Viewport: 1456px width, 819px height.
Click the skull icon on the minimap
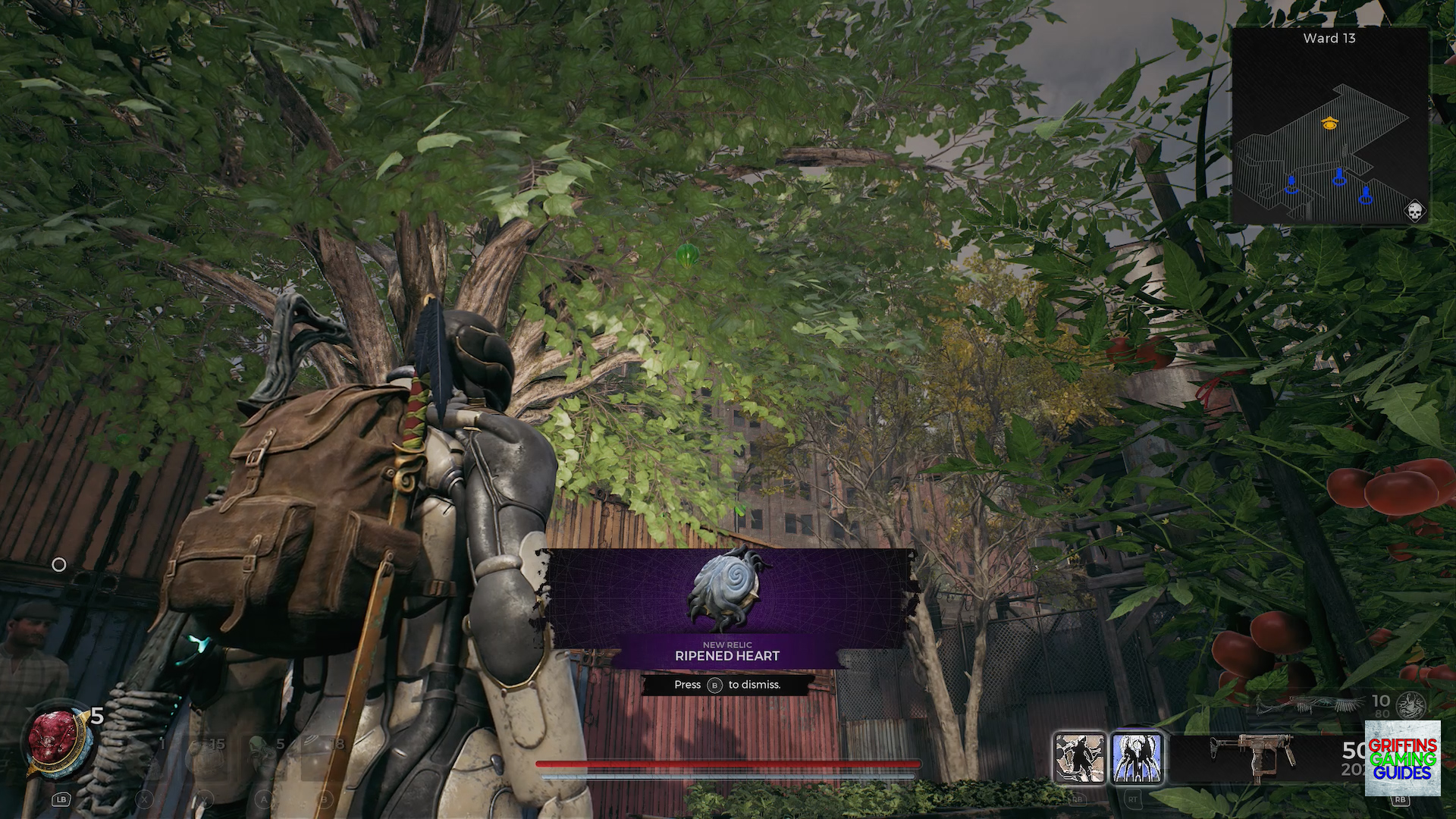click(x=1414, y=211)
